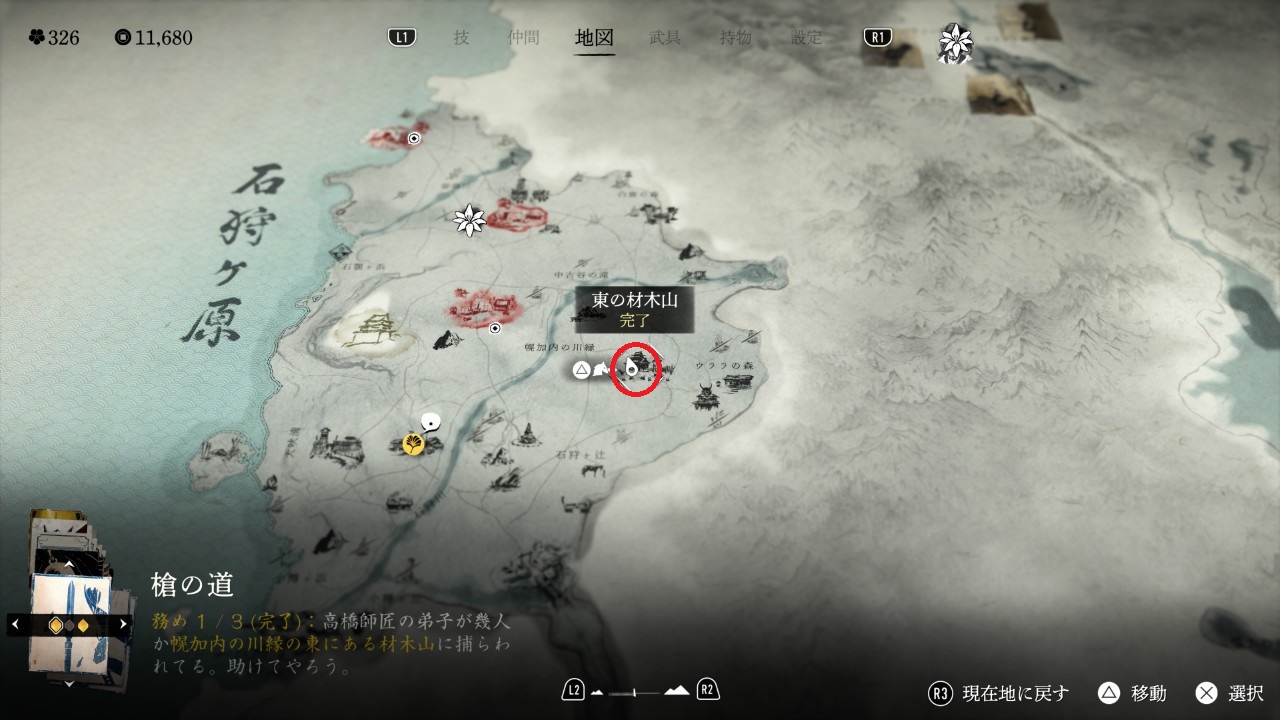Image resolution: width=1280 pixels, height=720 pixels.
Task: Open the 仲間 (companions) tab
Action: coord(523,38)
